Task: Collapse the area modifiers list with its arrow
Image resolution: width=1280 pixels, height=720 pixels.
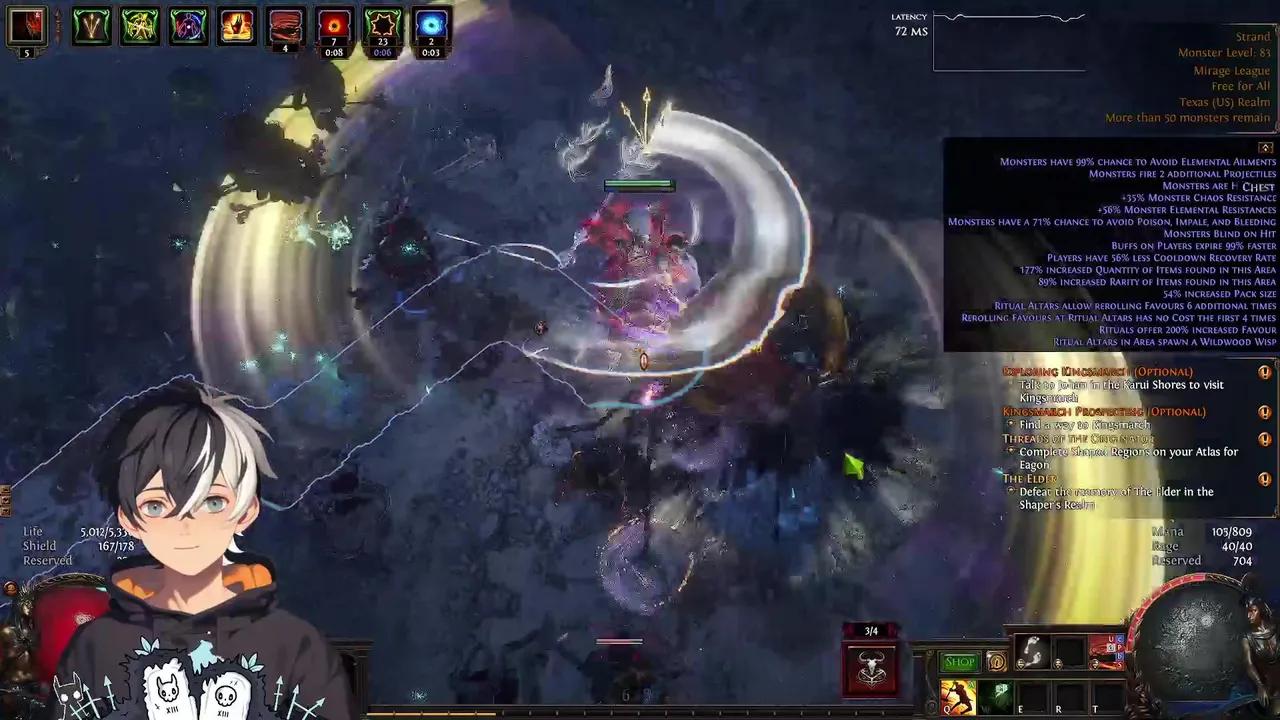Action: click(x=1265, y=147)
